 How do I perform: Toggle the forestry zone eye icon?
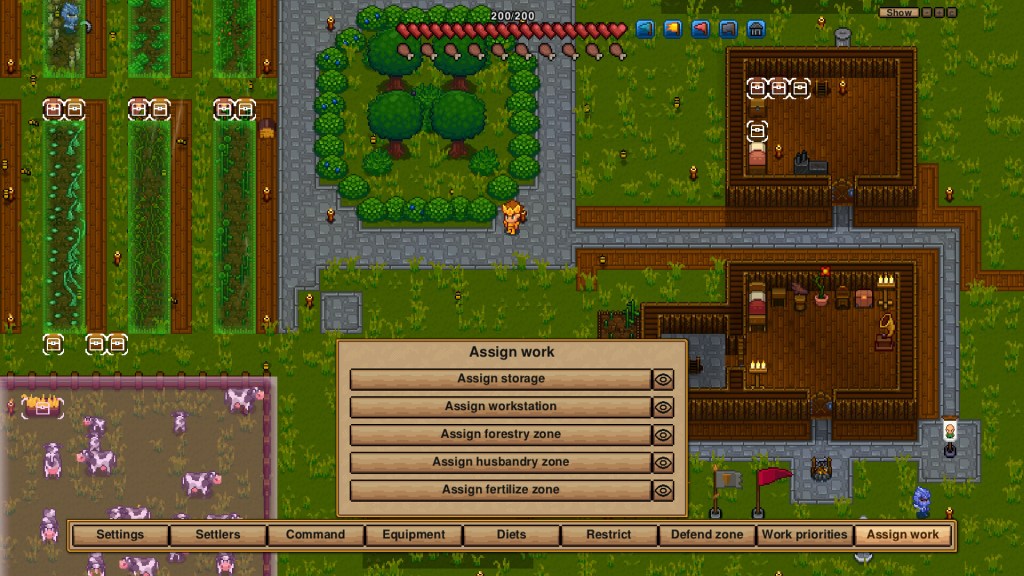click(x=663, y=435)
